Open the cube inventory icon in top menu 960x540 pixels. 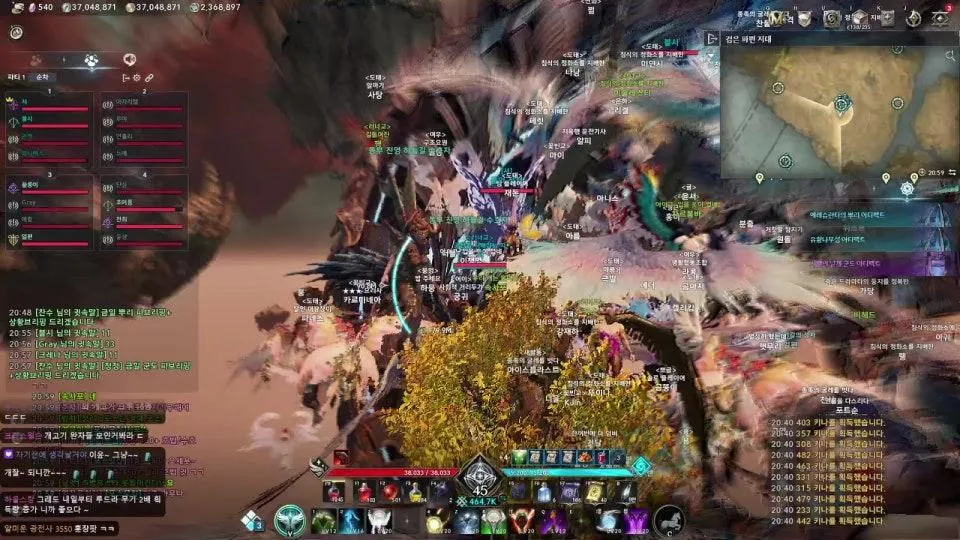[858, 17]
